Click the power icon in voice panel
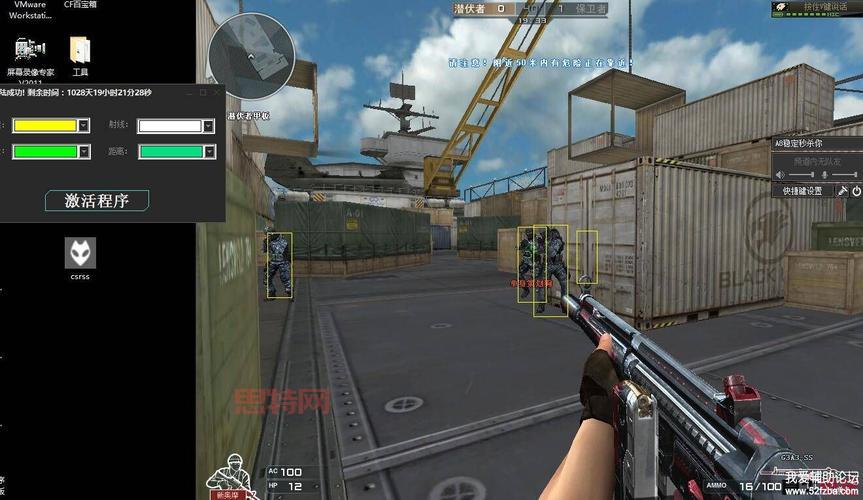This screenshot has height=500, width=863. 856,190
